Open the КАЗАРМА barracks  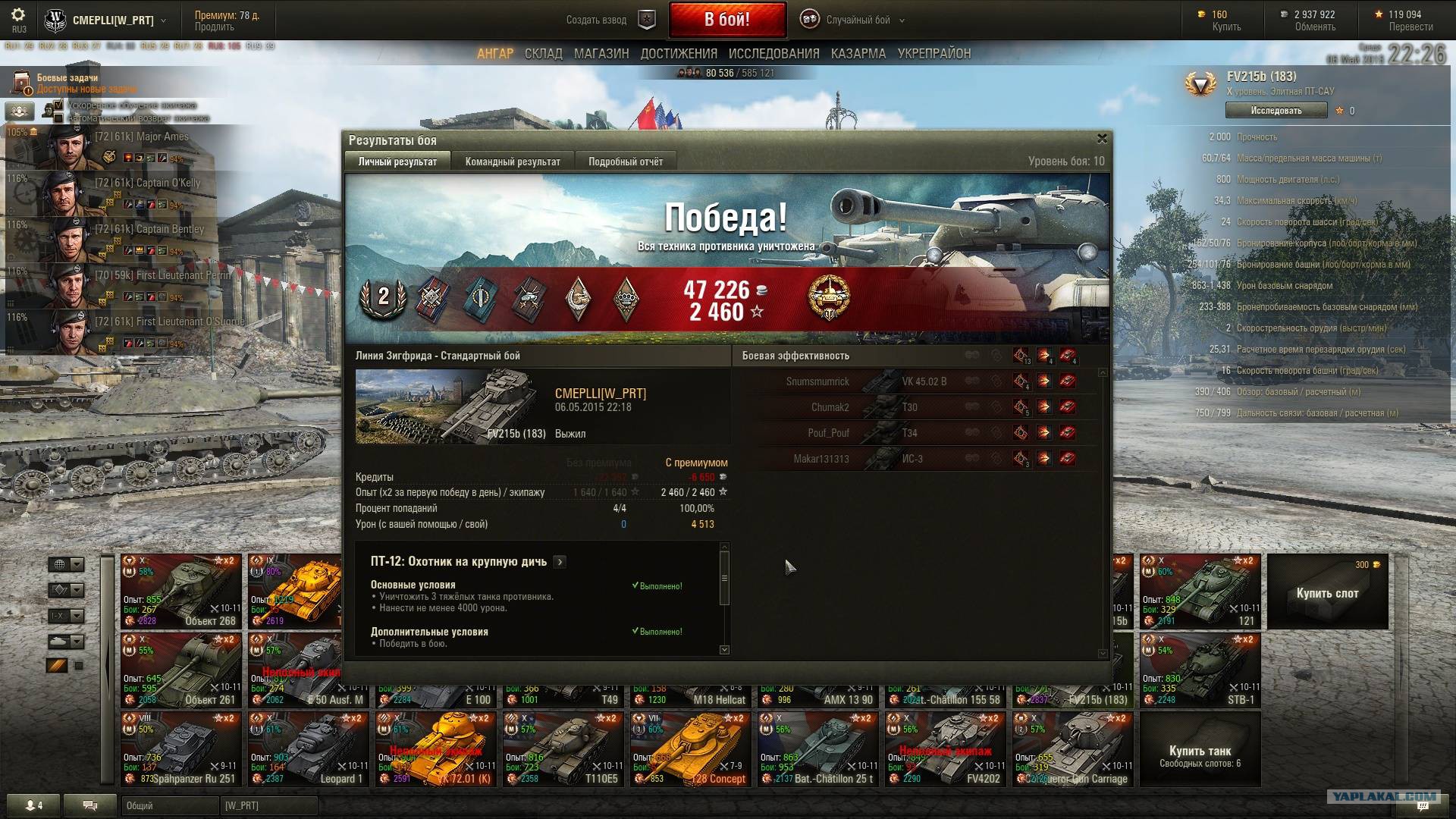(858, 54)
